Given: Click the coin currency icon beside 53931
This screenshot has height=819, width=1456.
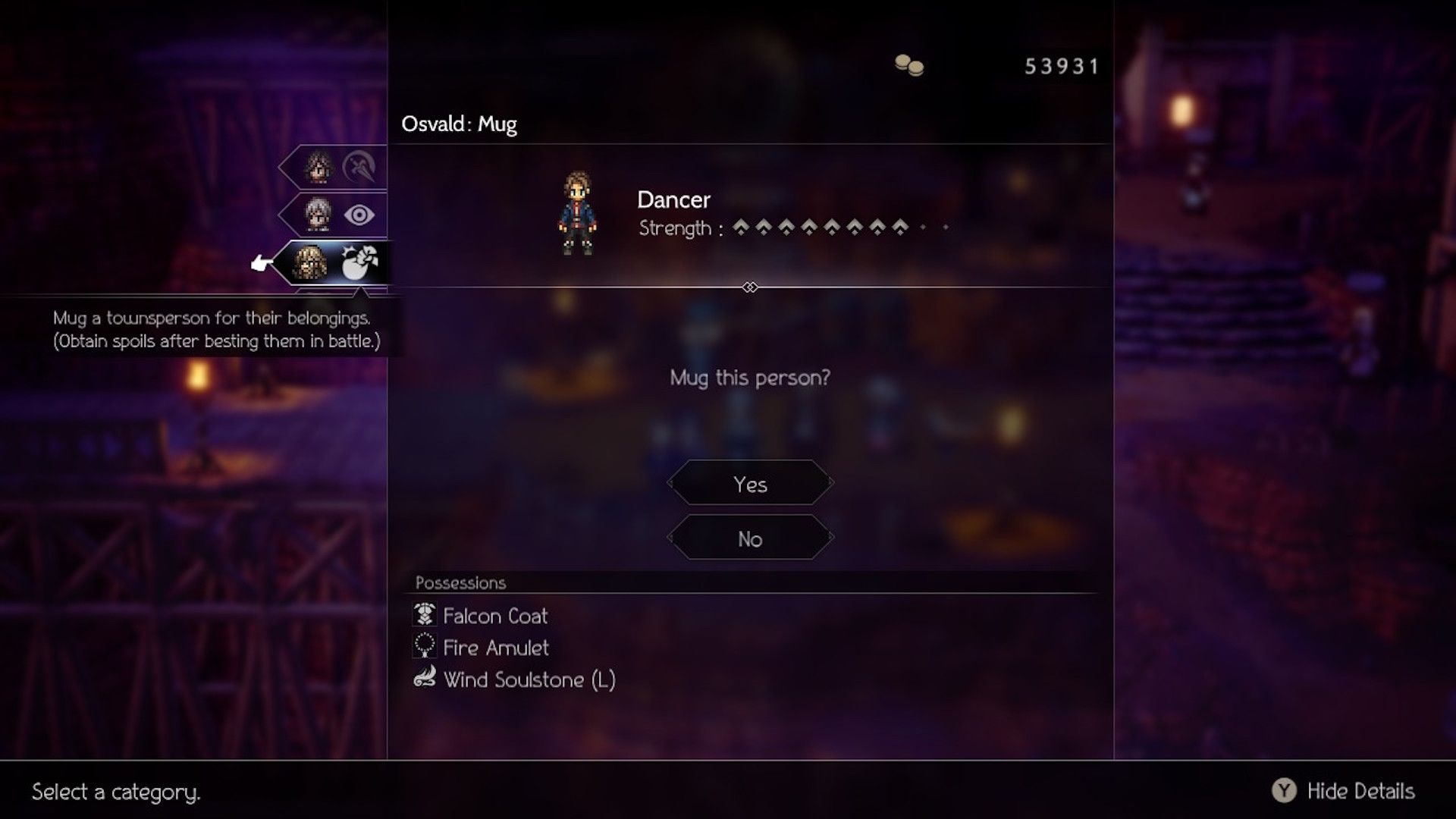Looking at the screenshot, I should coord(910,67).
